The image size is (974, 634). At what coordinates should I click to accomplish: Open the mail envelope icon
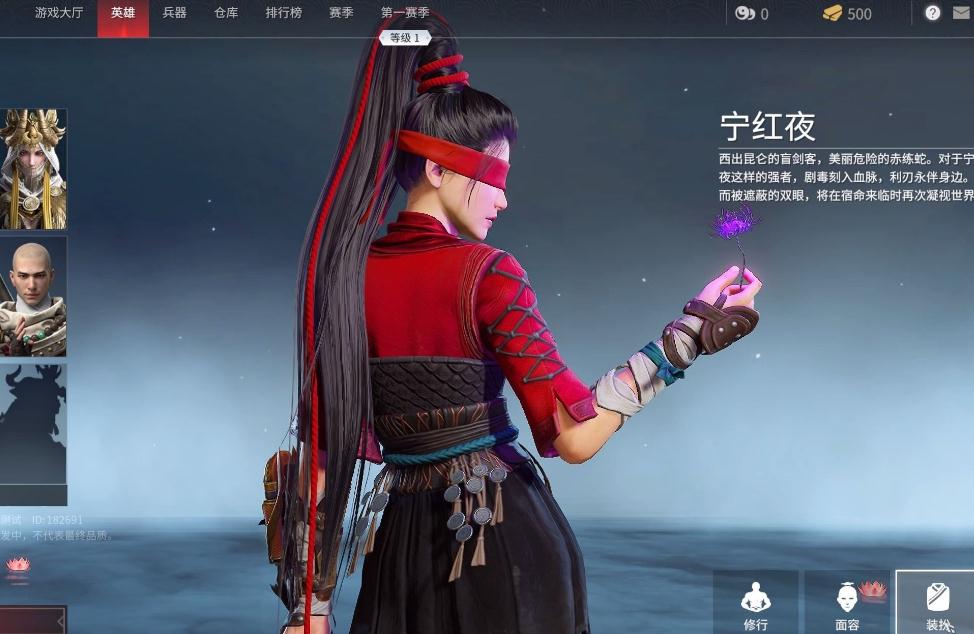tap(963, 13)
